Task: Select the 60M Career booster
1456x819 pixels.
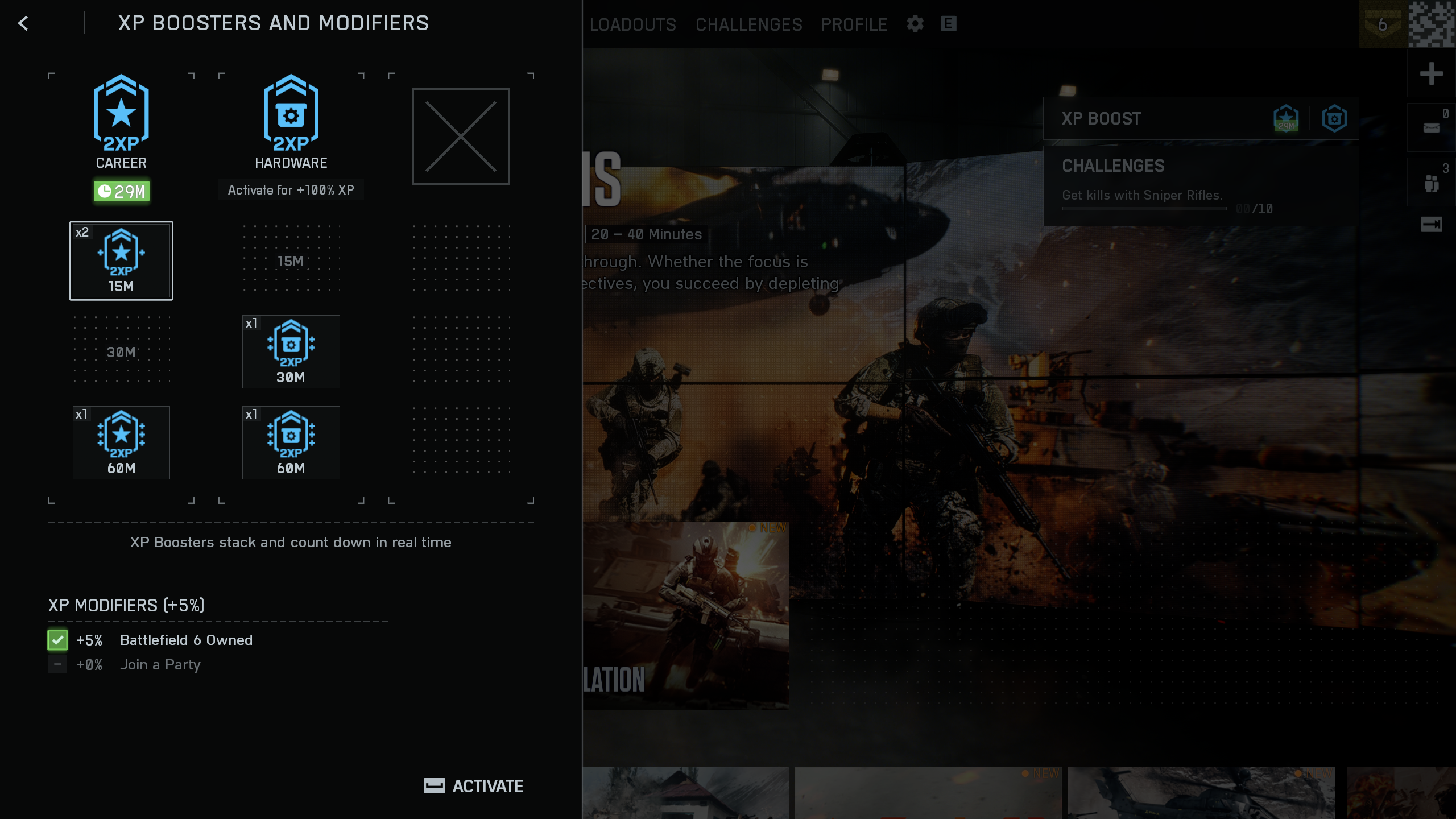Action: pos(121,442)
